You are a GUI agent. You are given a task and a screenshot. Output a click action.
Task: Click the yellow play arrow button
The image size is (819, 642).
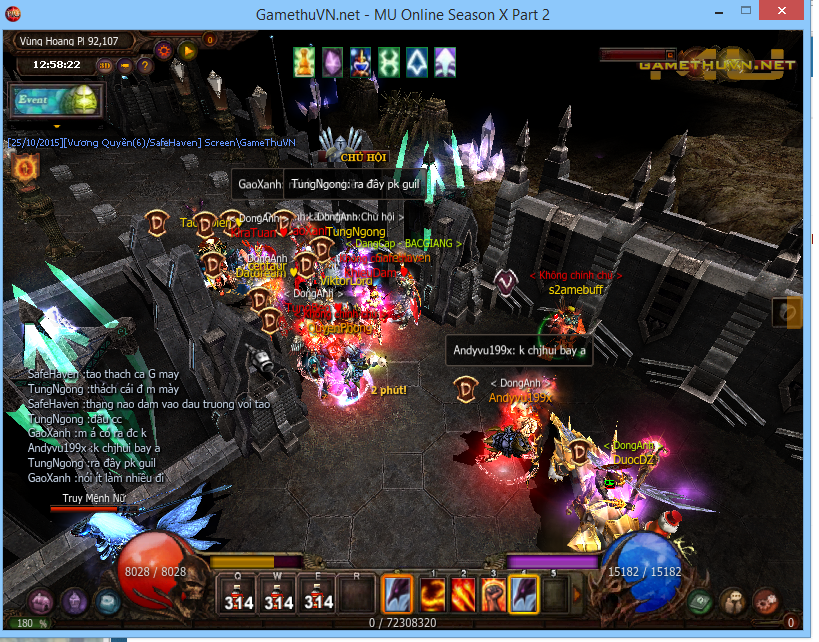pyautogui.click(x=186, y=50)
